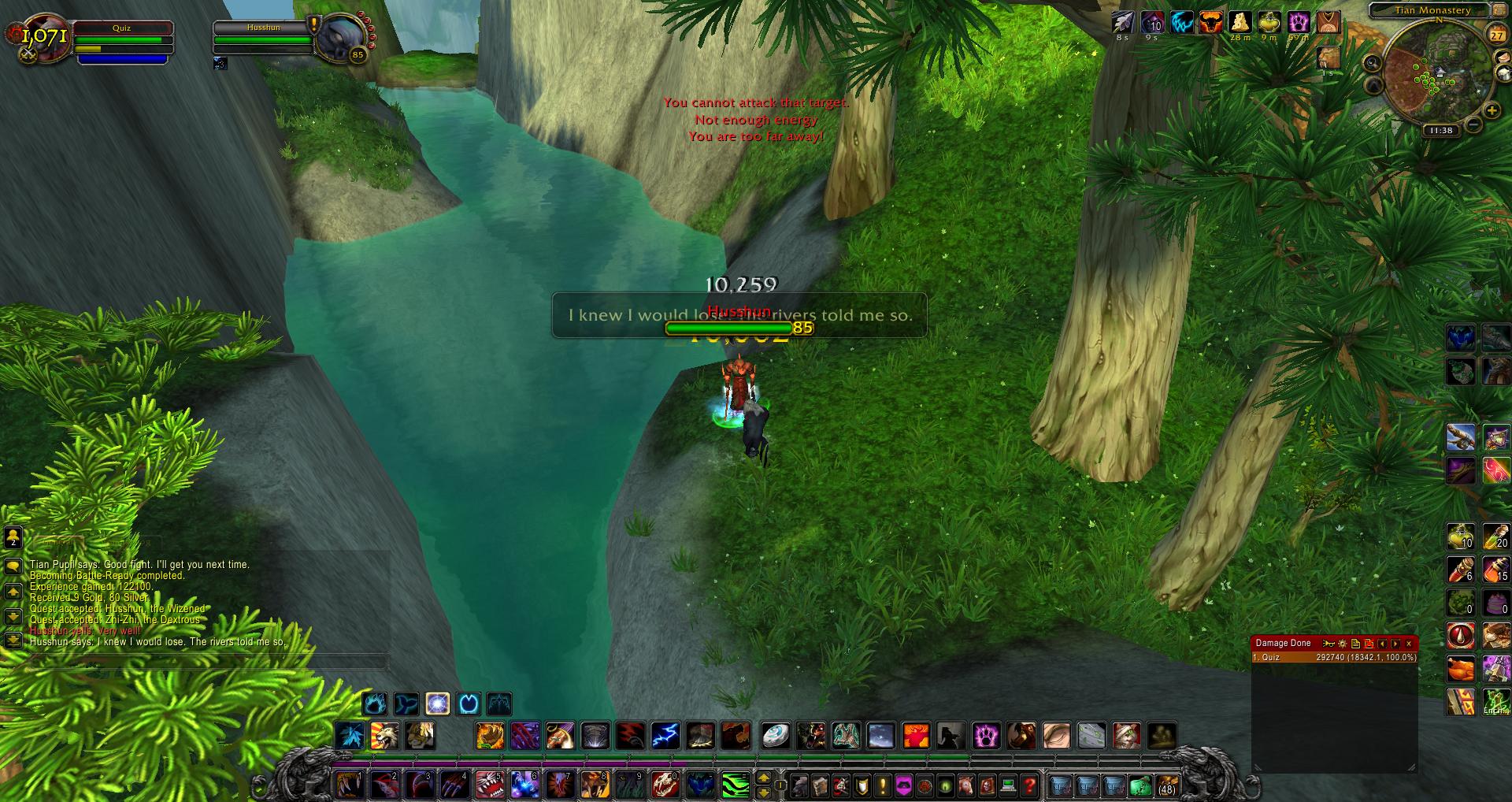The image size is (1512, 802).
Task: Use the fishing pole item button
Action: click(1460, 436)
